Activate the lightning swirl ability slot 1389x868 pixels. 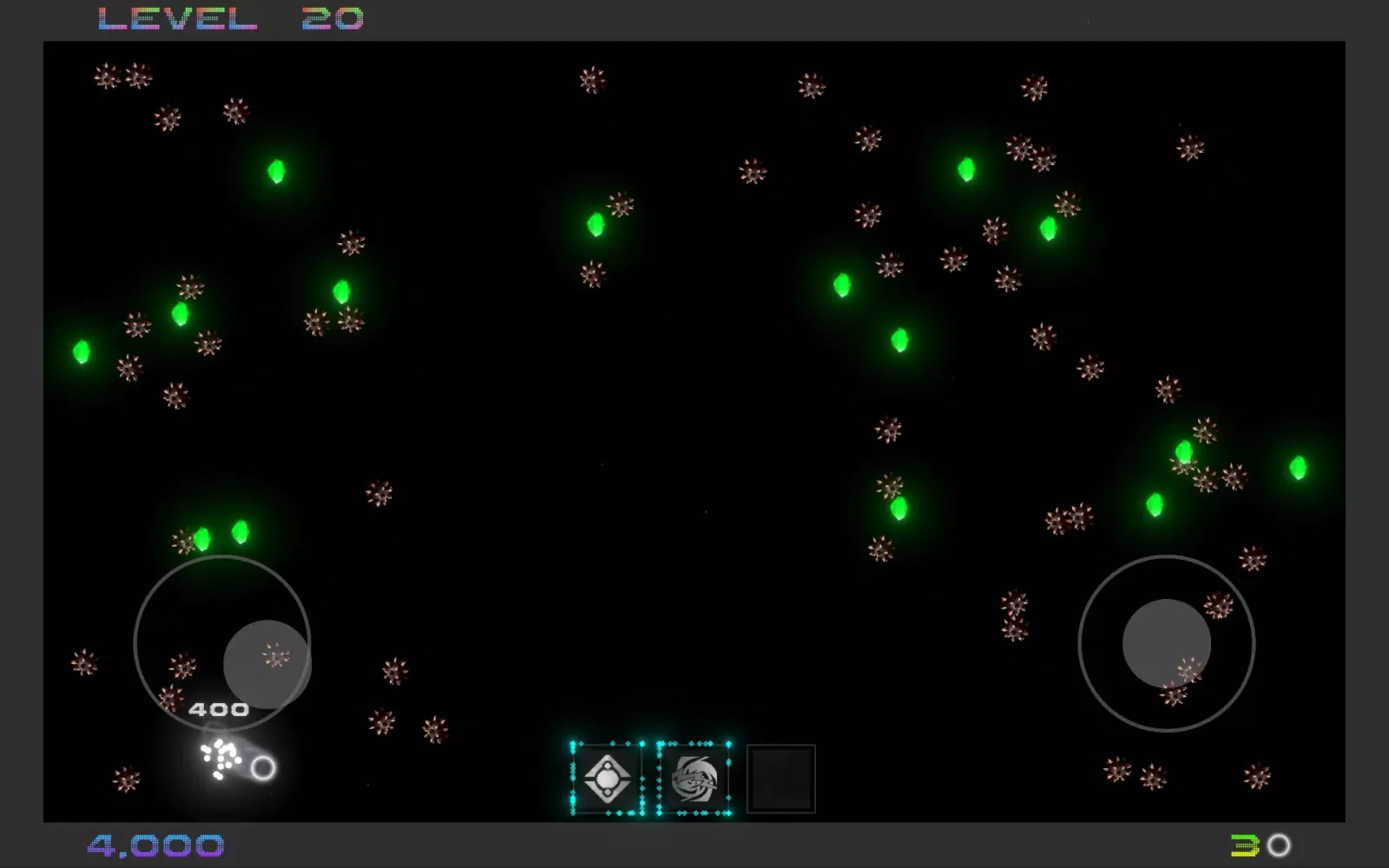(x=694, y=779)
